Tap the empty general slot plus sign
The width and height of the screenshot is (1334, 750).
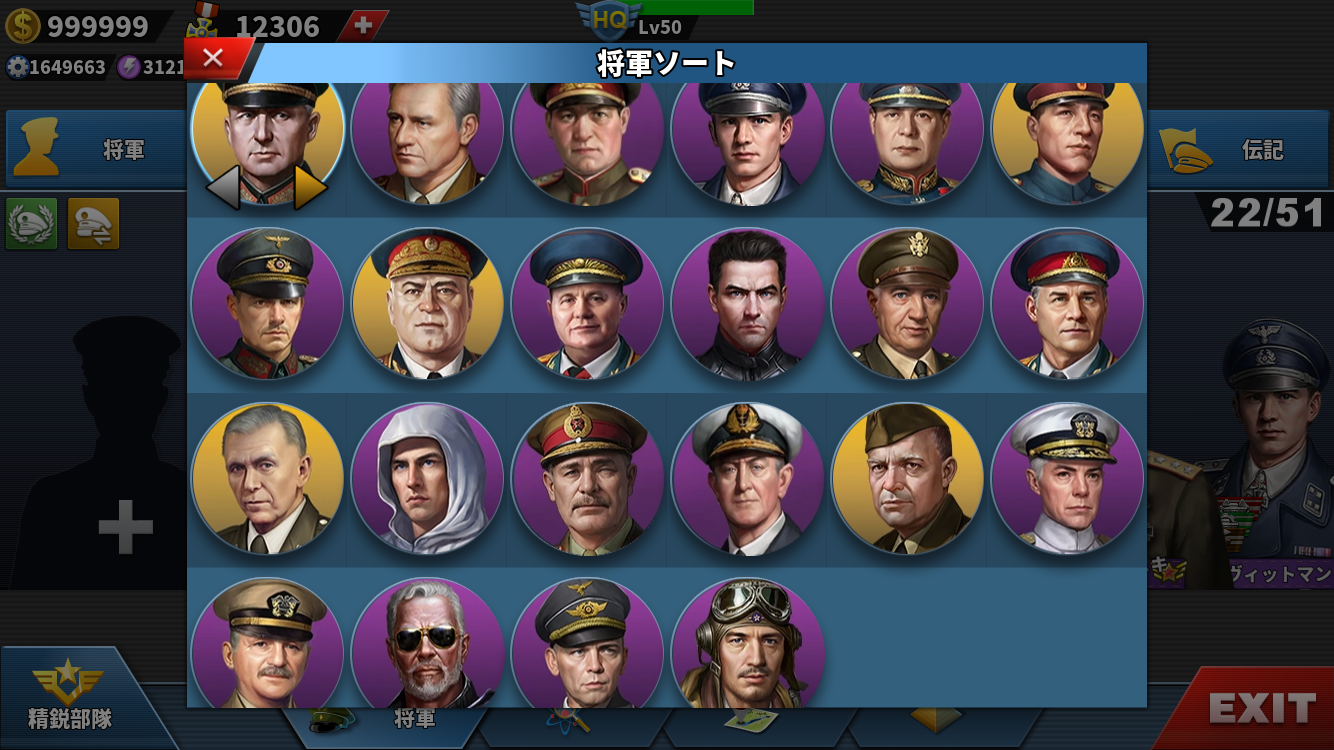point(125,527)
